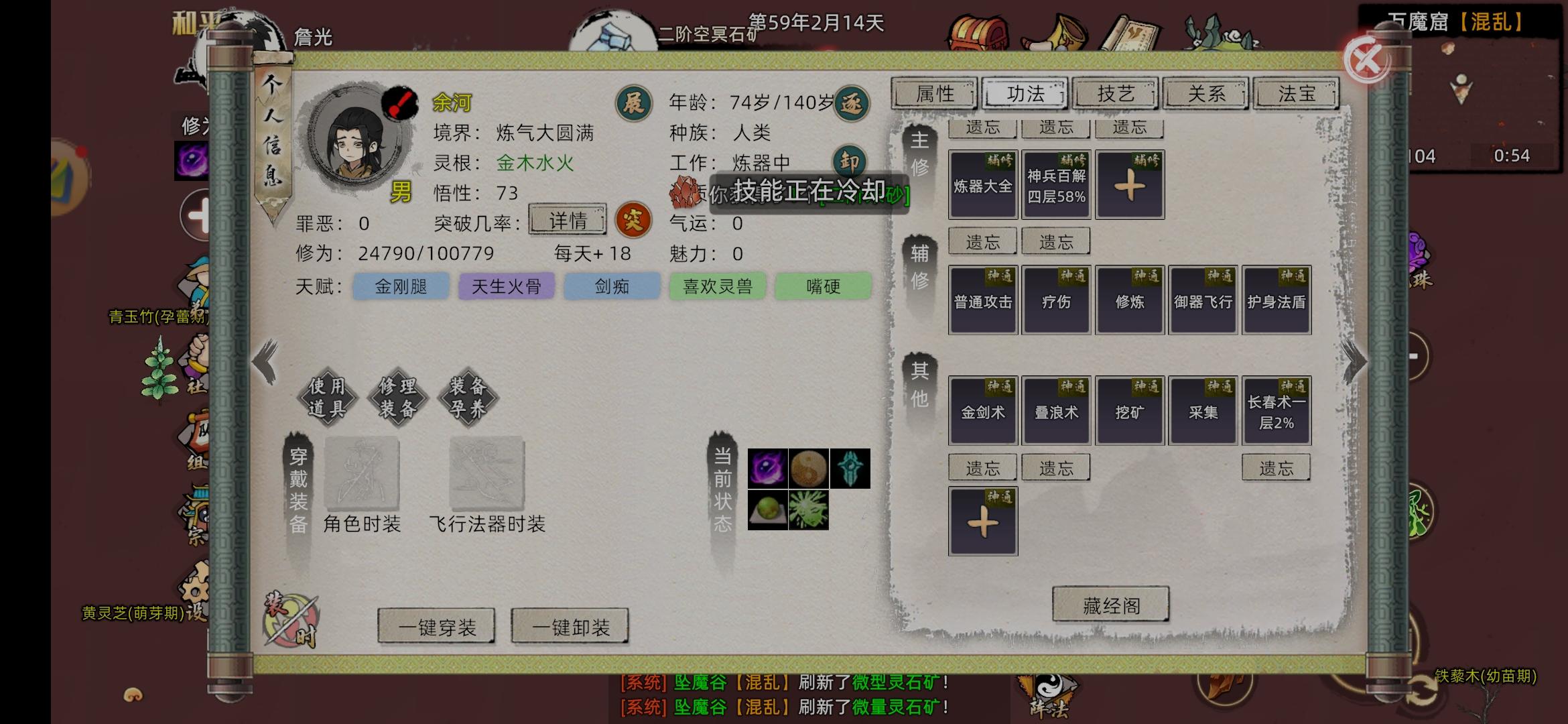Click the 一键穿装 quick-equip button
Image resolution: width=1568 pixels, height=724 pixels.
[x=437, y=625]
